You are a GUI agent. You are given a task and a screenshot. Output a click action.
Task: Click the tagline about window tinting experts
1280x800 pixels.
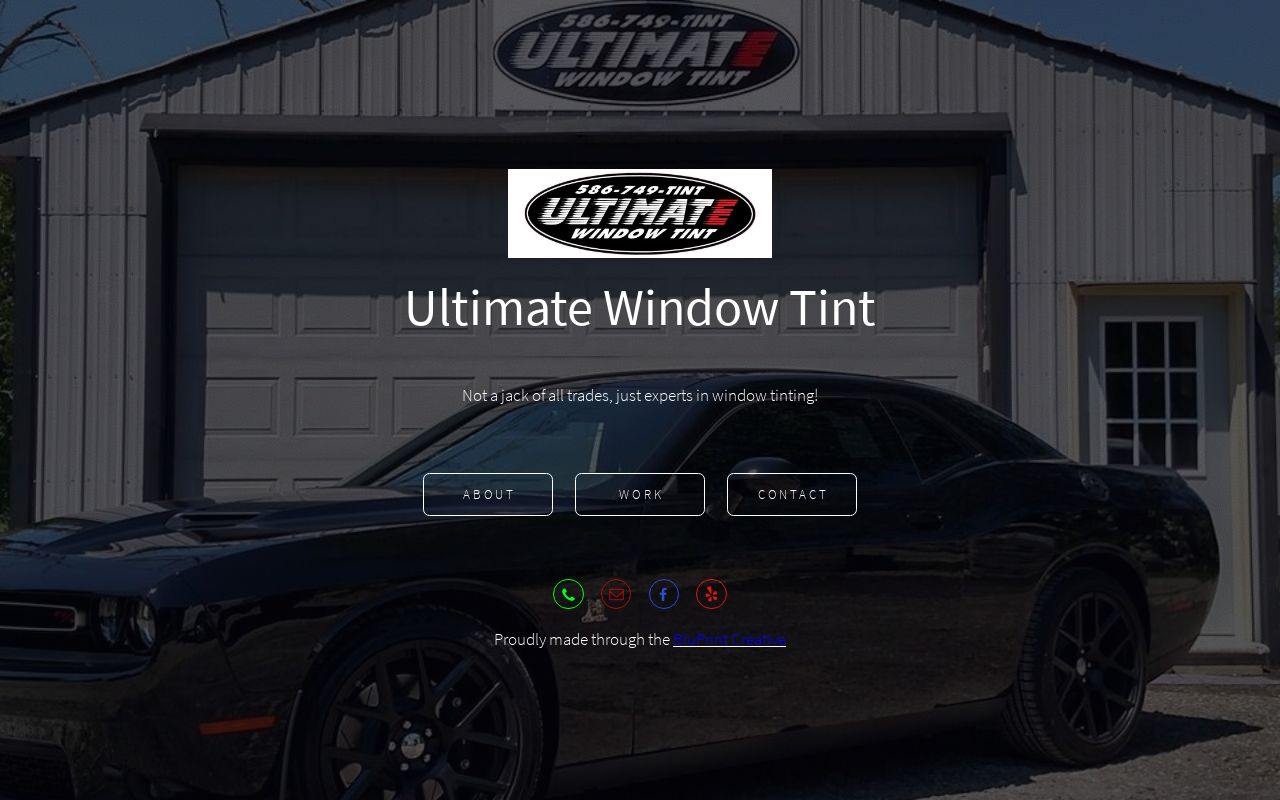coord(640,394)
